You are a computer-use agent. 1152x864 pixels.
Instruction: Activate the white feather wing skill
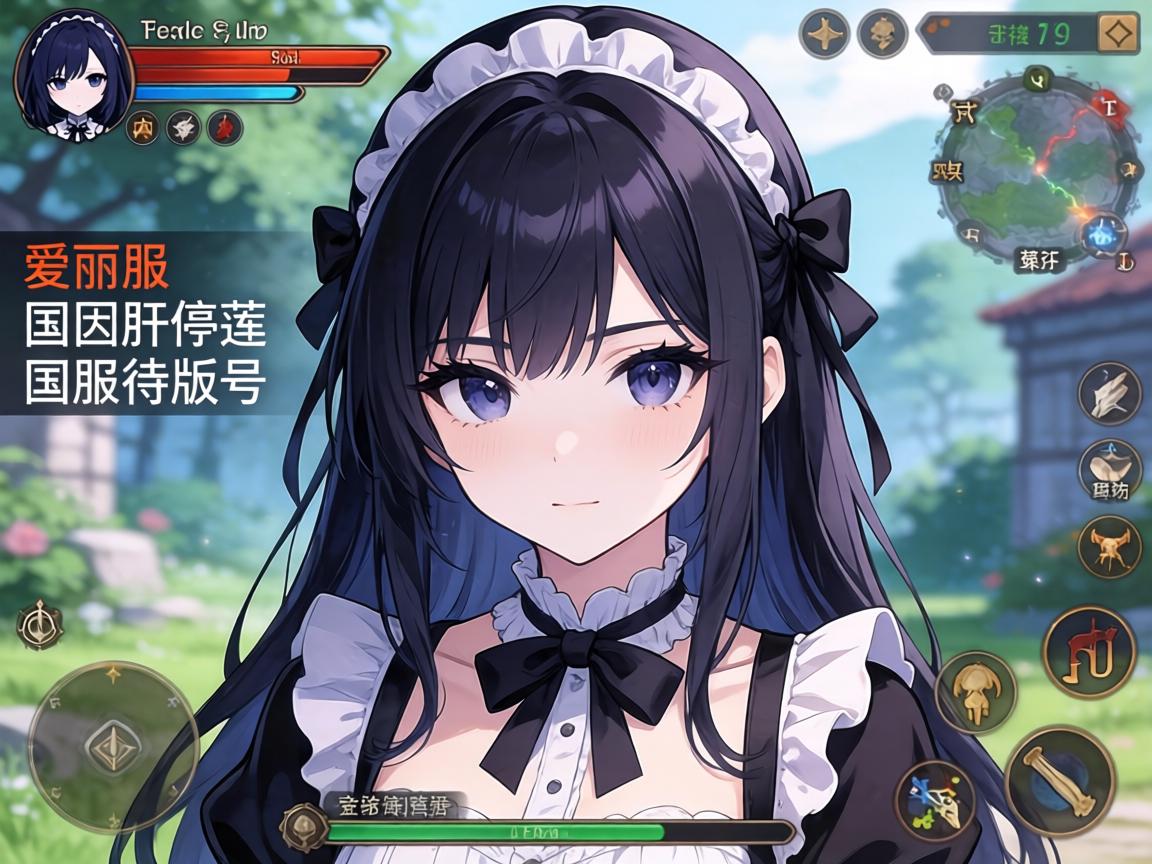click(1109, 393)
